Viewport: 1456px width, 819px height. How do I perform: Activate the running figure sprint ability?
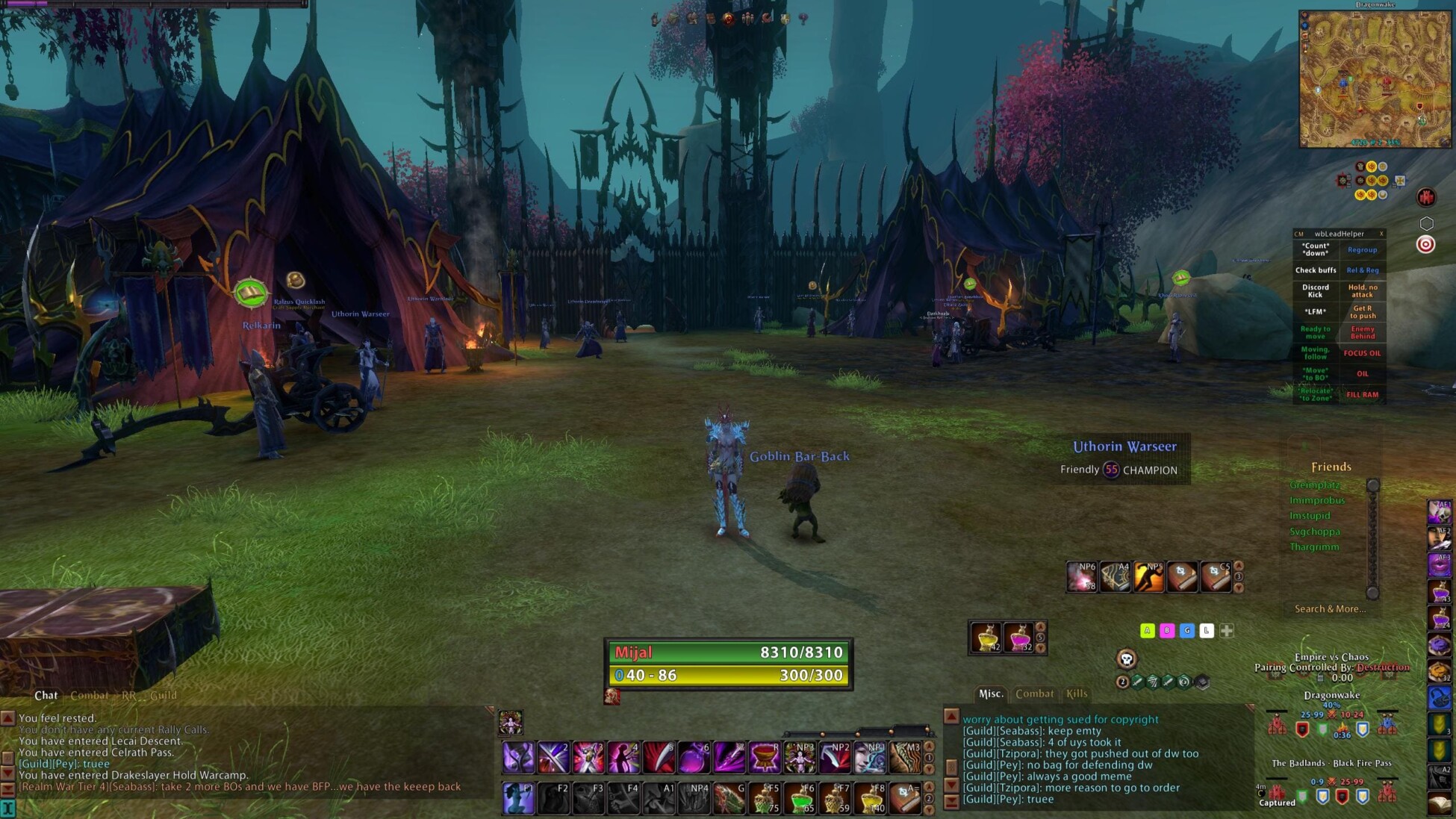(1148, 576)
